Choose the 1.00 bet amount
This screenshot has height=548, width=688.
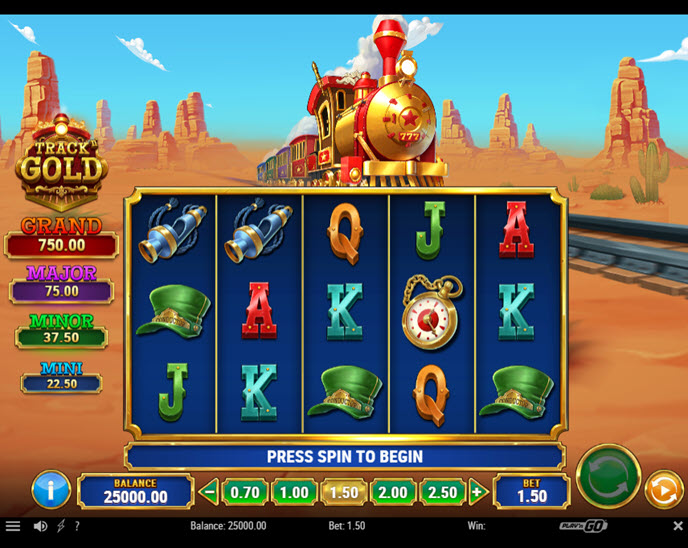[294, 492]
